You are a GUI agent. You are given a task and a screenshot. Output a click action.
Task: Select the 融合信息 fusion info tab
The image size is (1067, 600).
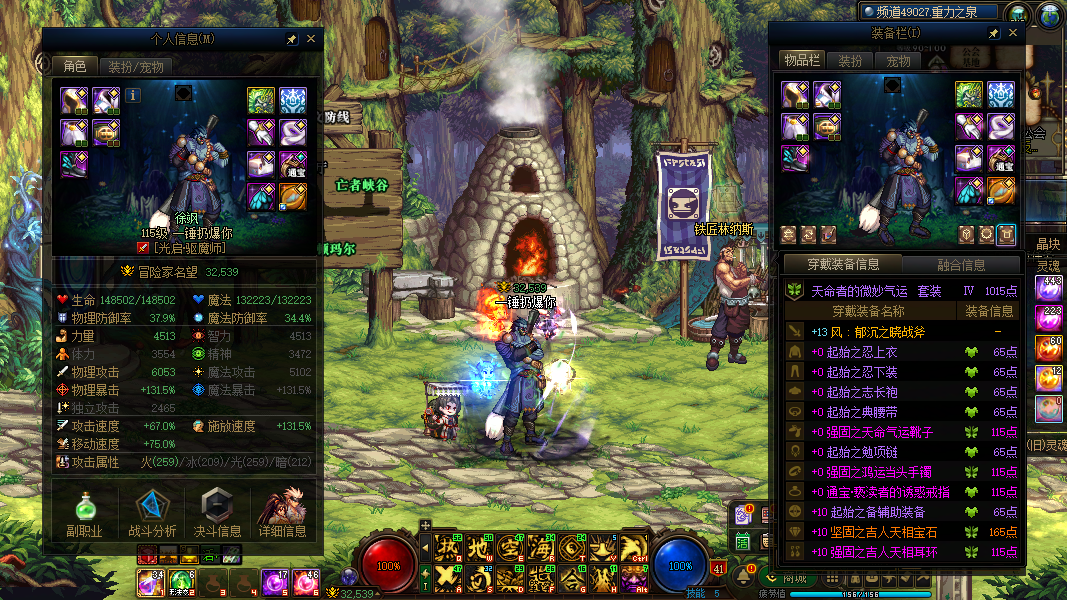[x=961, y=265]
